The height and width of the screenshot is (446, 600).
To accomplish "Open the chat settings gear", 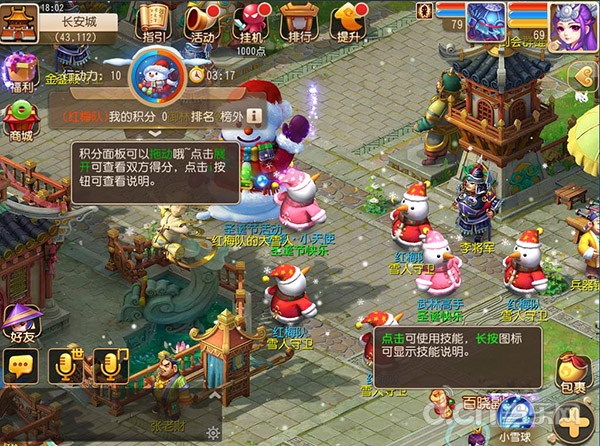I will click(x=212, y=433).
